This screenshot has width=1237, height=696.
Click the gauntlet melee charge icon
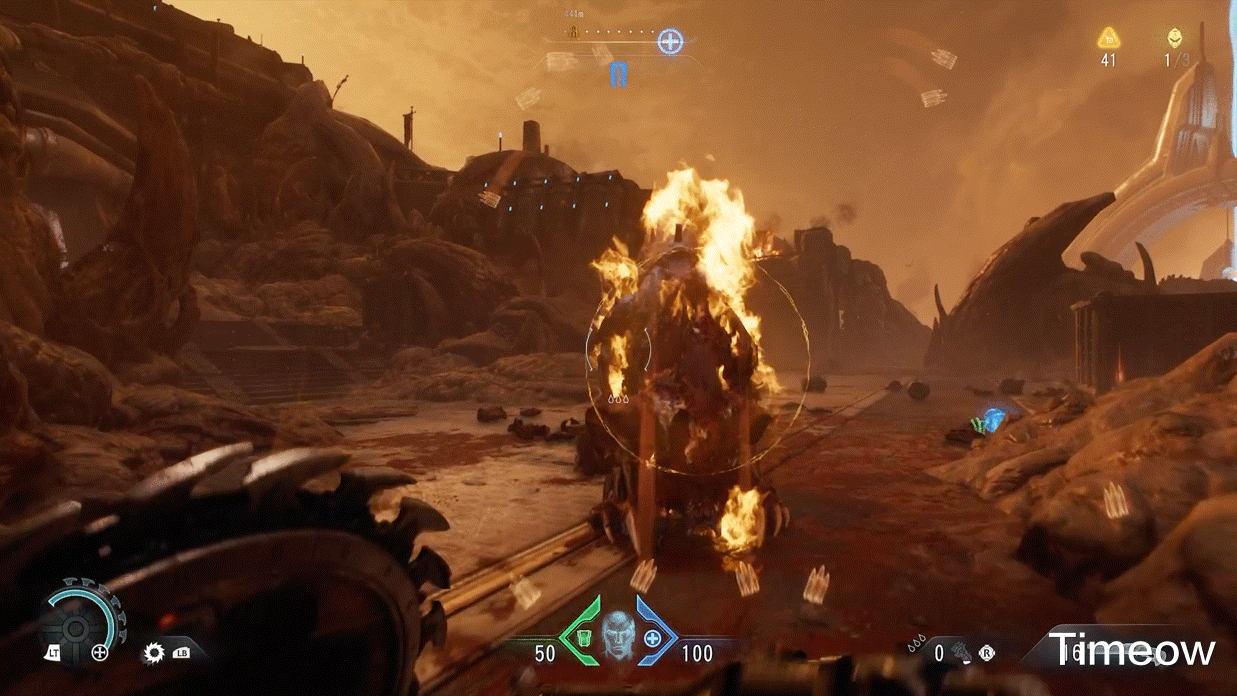coord(960,652)
